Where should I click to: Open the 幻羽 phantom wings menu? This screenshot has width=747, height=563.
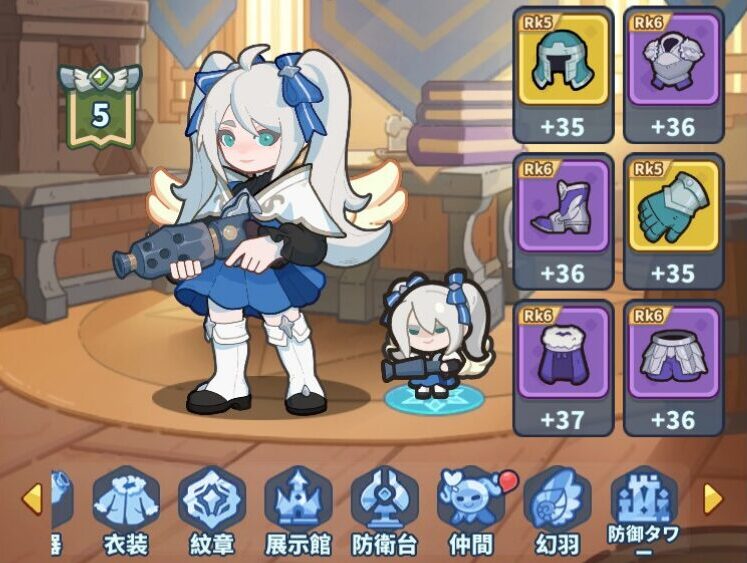point(557,508)
